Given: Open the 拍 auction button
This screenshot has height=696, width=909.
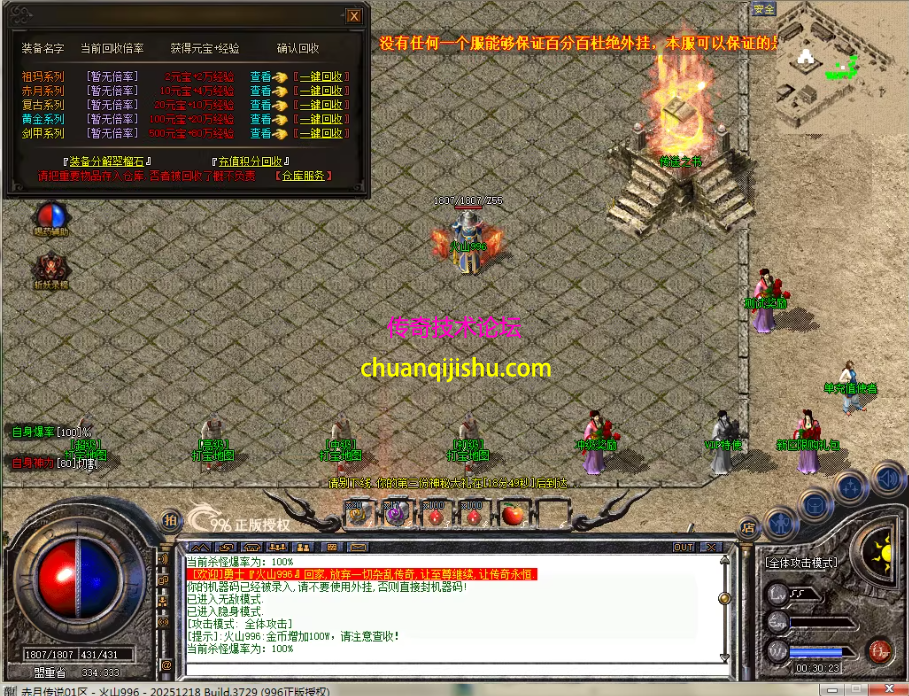Looking at the screenshot, I should pos(170,520).
